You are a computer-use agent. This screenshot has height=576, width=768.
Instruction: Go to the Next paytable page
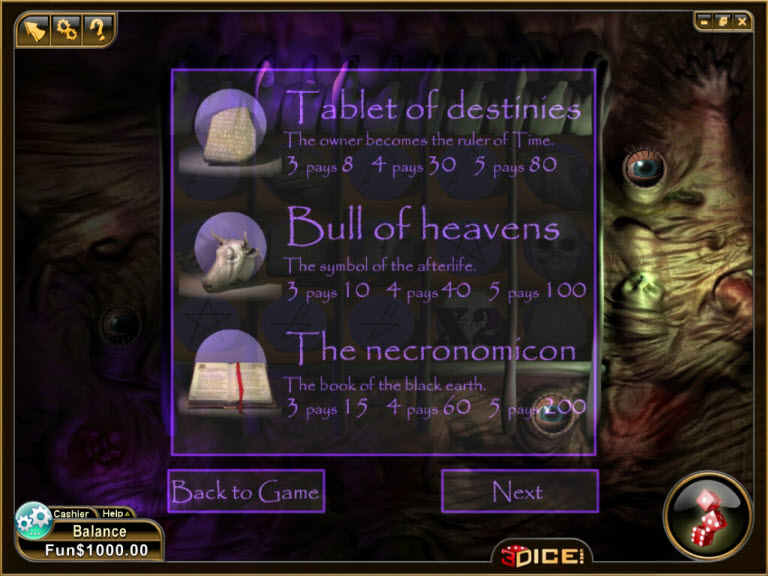[519, 491]
